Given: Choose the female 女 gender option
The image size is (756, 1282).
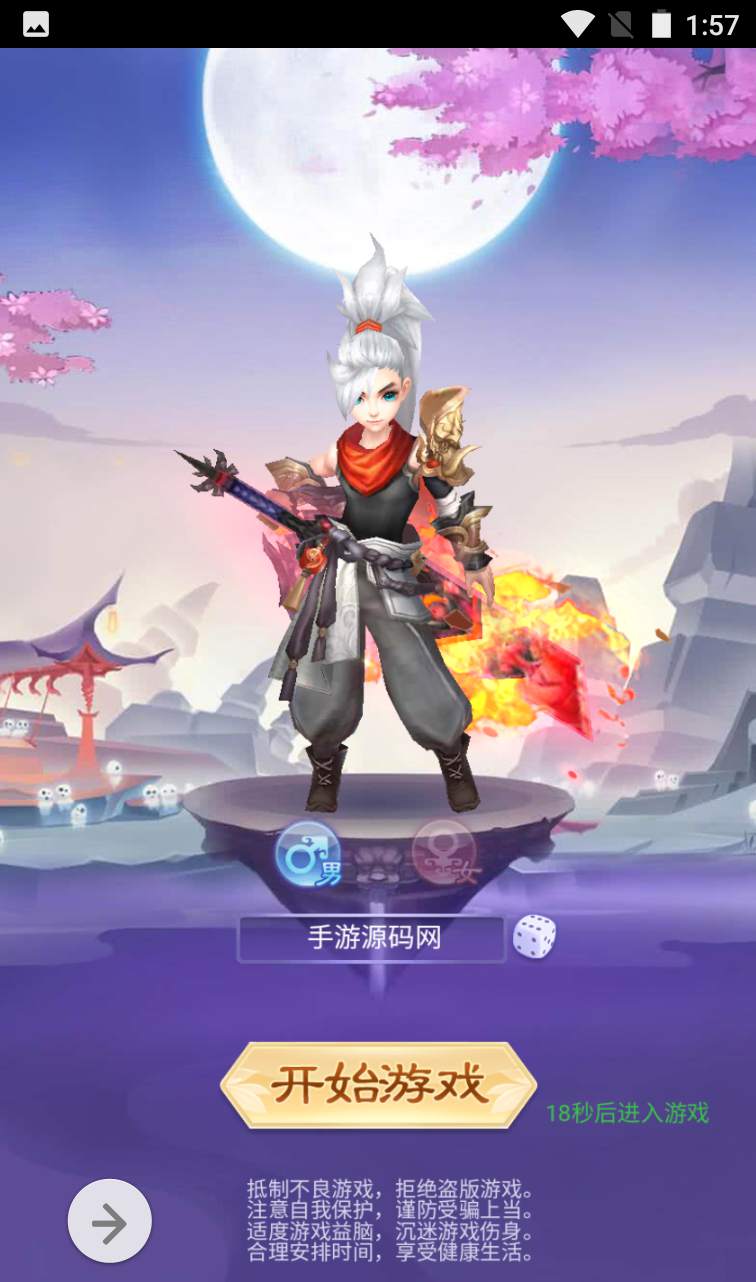Looking at the screenshot, I should point(444,855).
